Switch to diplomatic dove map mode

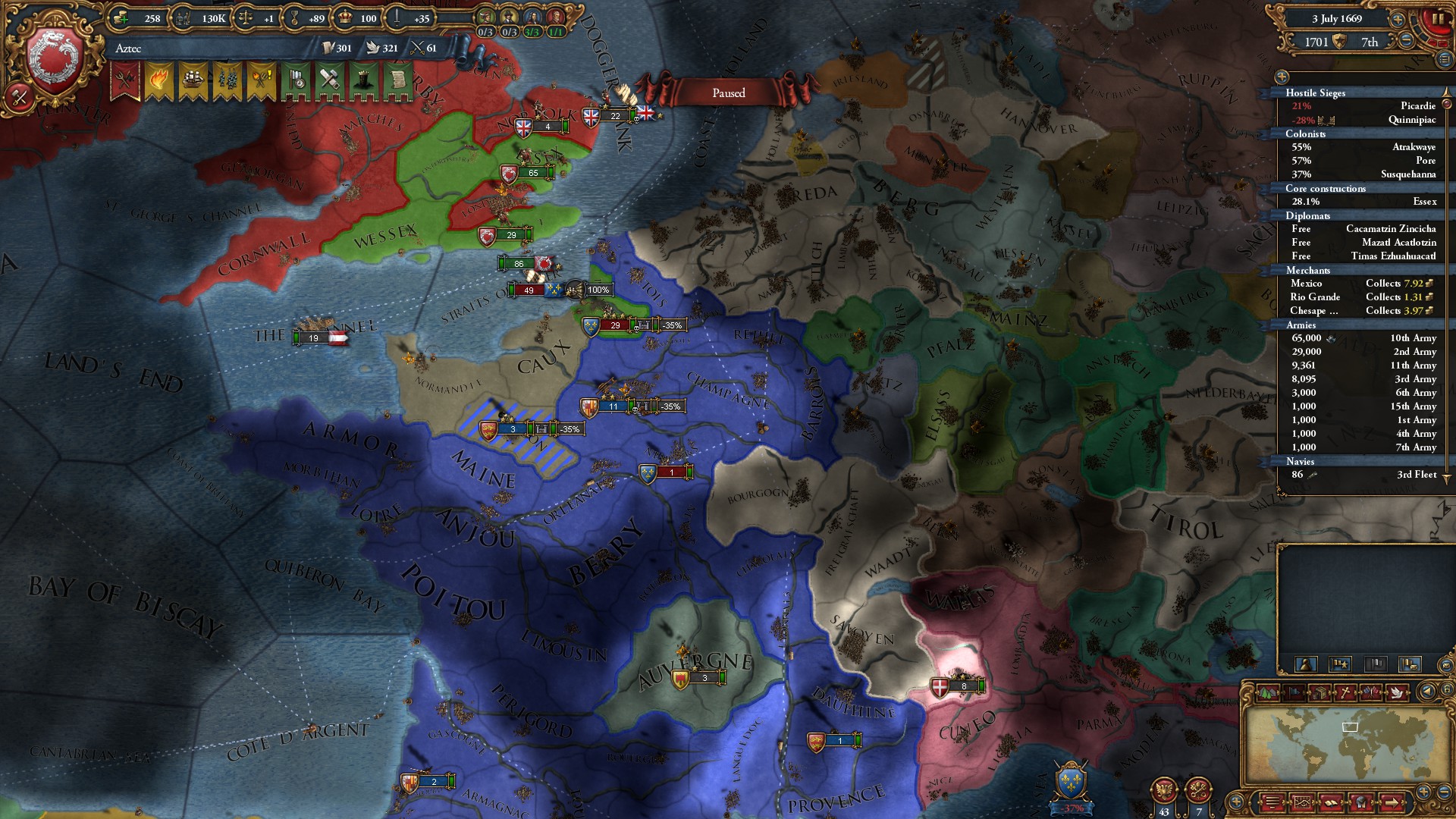1398,692
